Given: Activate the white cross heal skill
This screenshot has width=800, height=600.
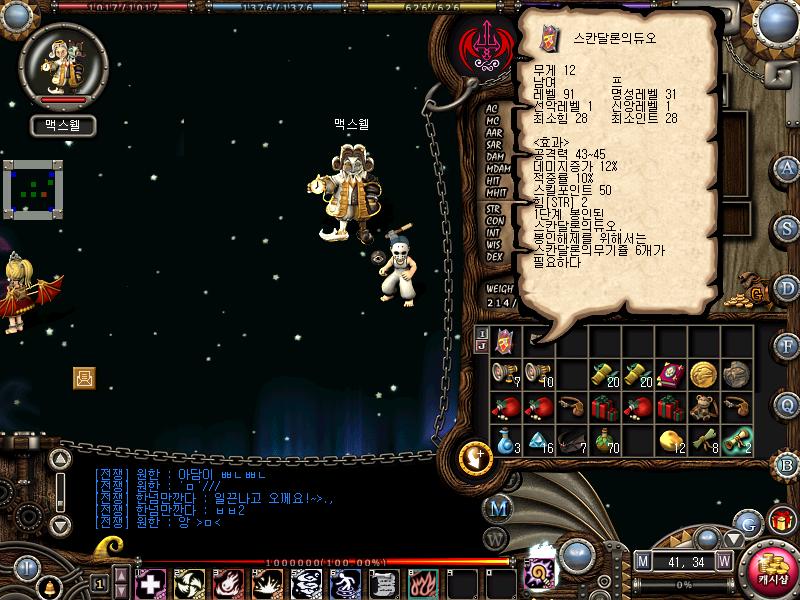Looking at the screenshot, I should click(x=149, y=583).
